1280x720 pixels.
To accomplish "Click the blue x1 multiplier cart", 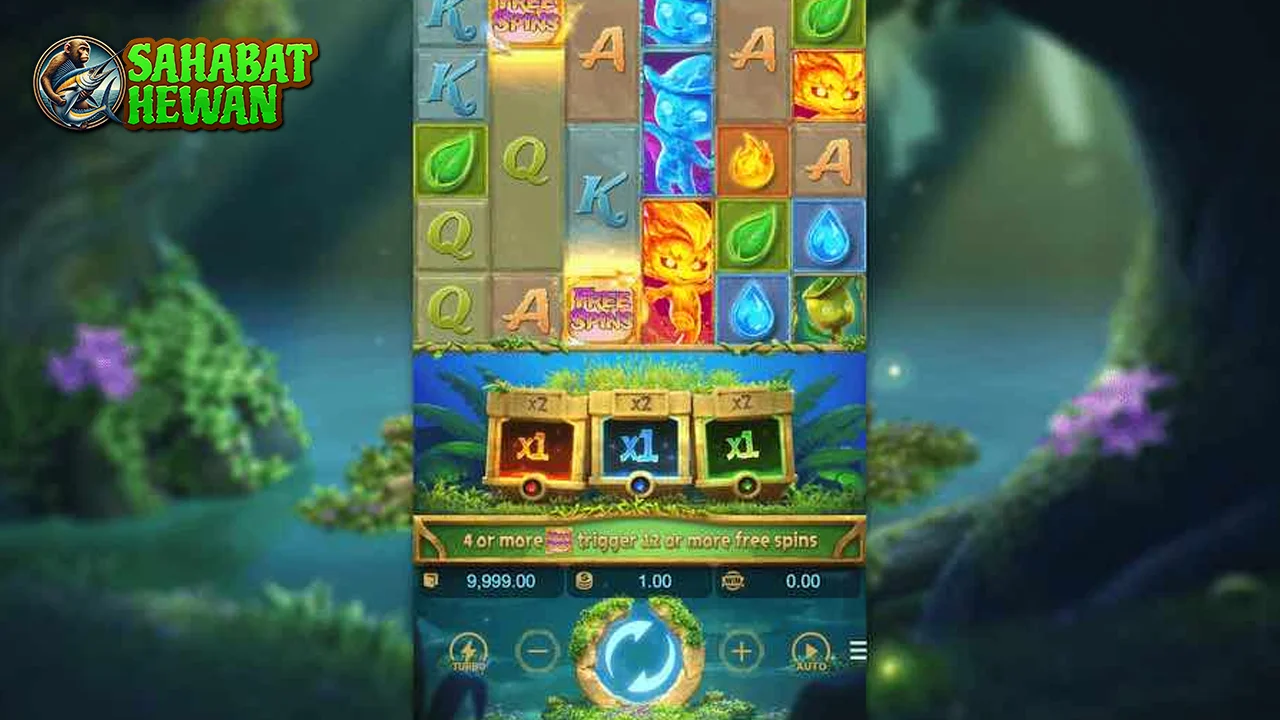I will [x=640, y=448].
